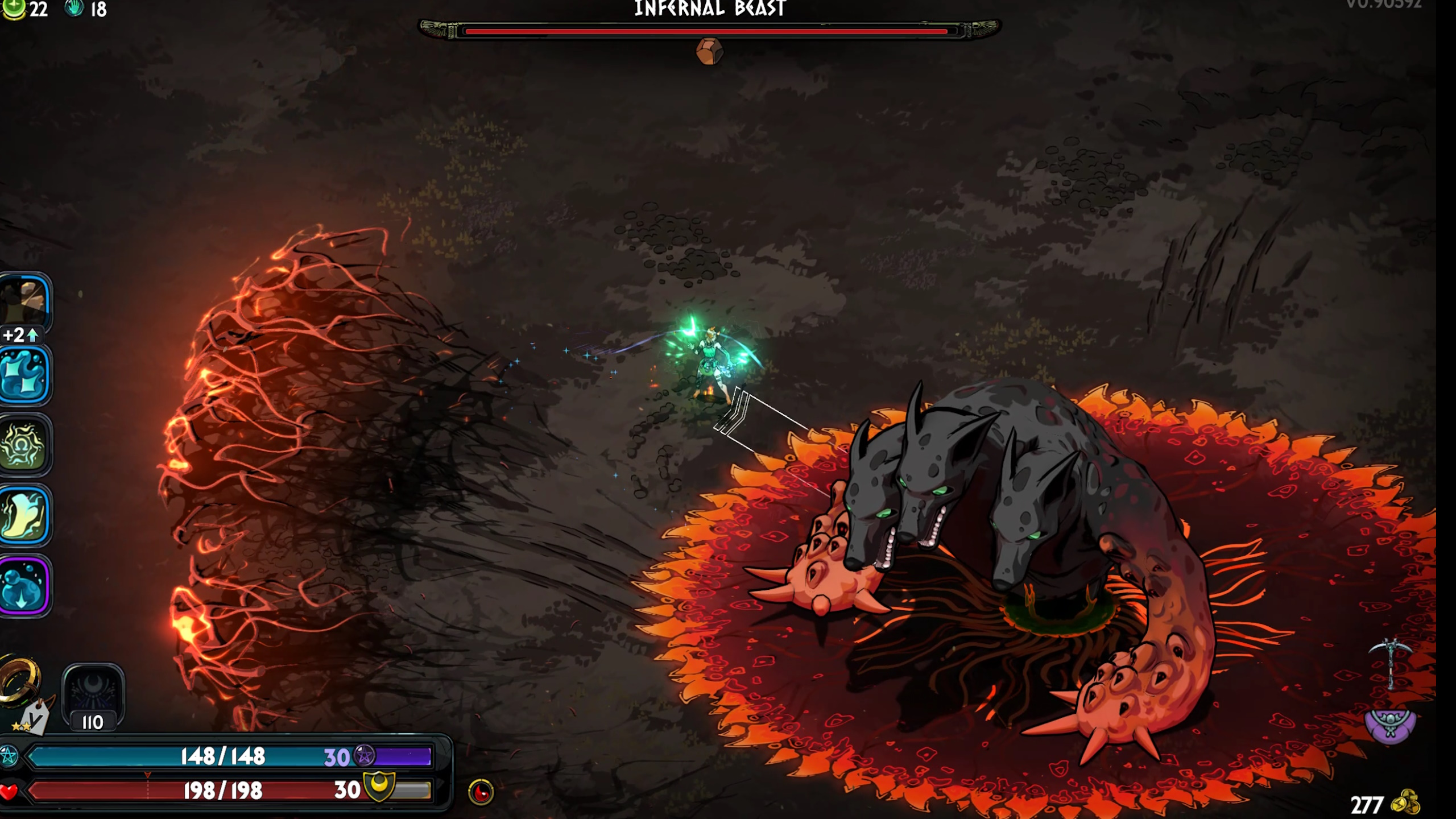Click the green Omega swirl boon icon
The height and width of the screenshot is (819, 1456).
(24, 445)
